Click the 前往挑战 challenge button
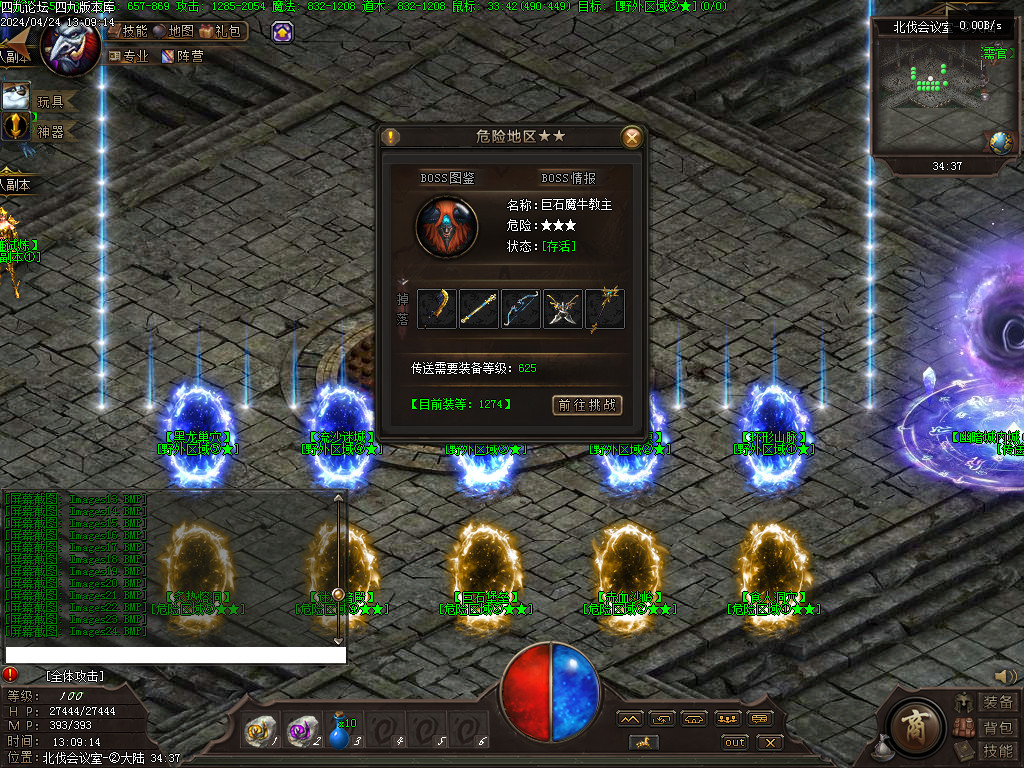This screenshot has width=1024, height=768. 587,405
